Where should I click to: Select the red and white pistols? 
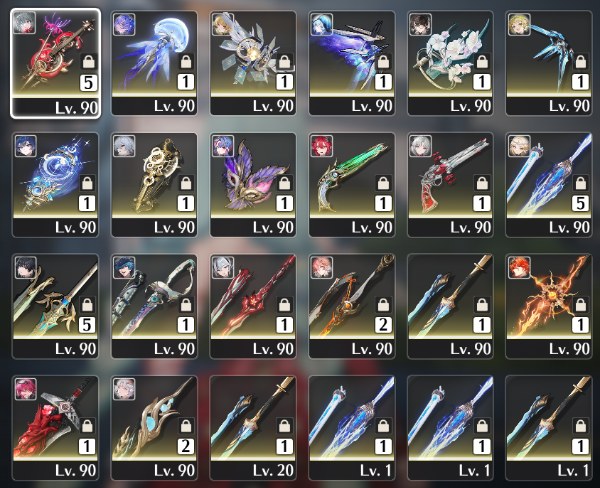pyautogui.click(x=451, y=183)
